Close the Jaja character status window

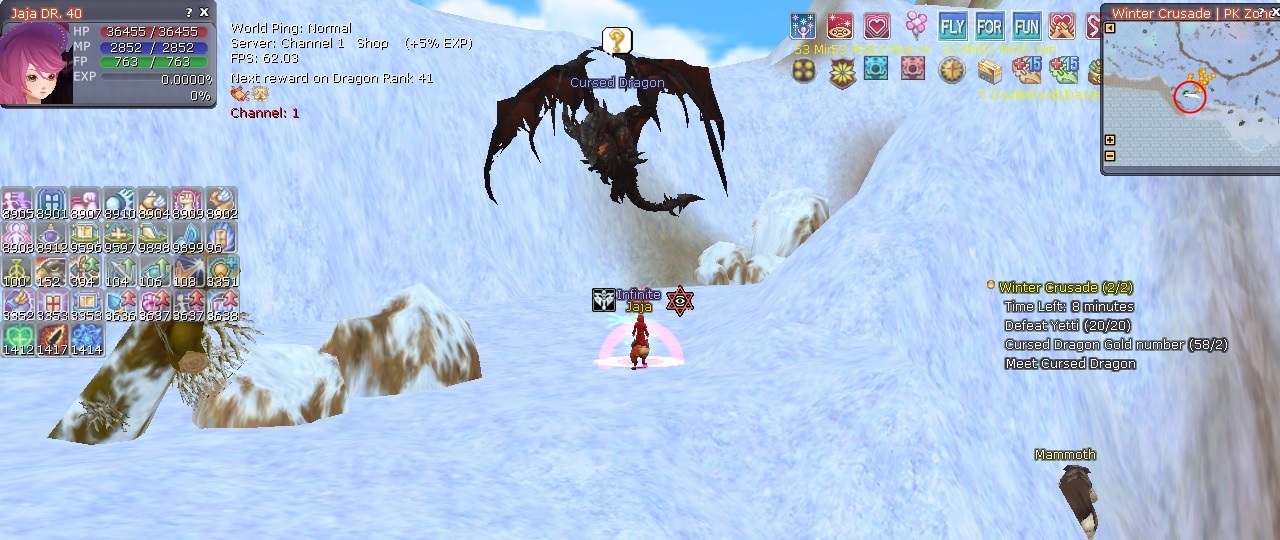[204, 13]
